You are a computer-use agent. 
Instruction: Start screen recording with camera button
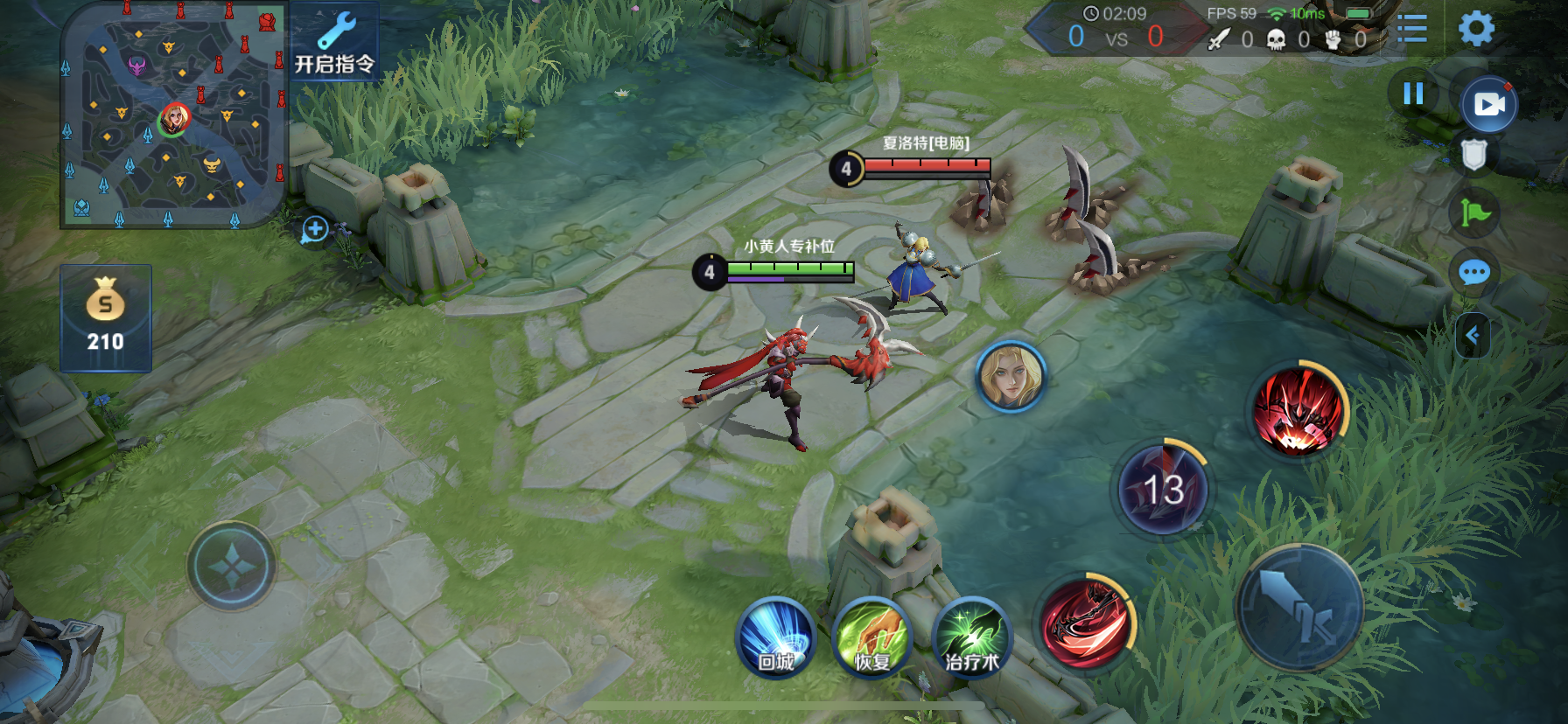point(1489,105)
